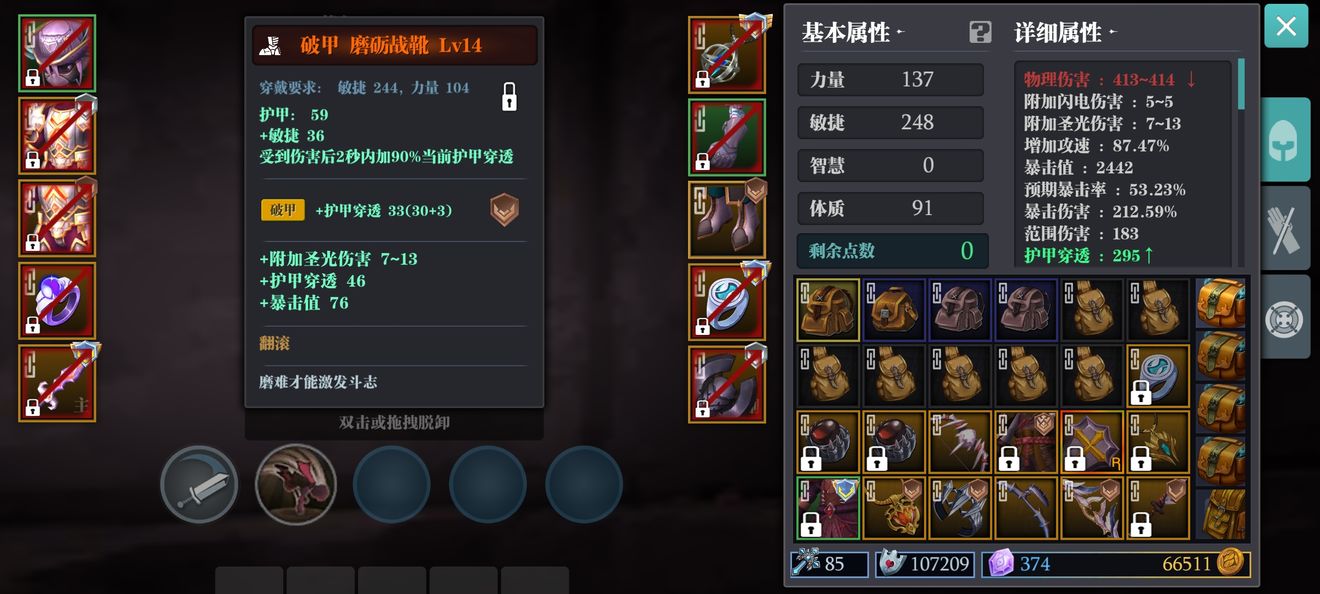Screen dimensions: 1320x594
Task: Switch to the helmet equipment tab
Action: [1284, 140]
